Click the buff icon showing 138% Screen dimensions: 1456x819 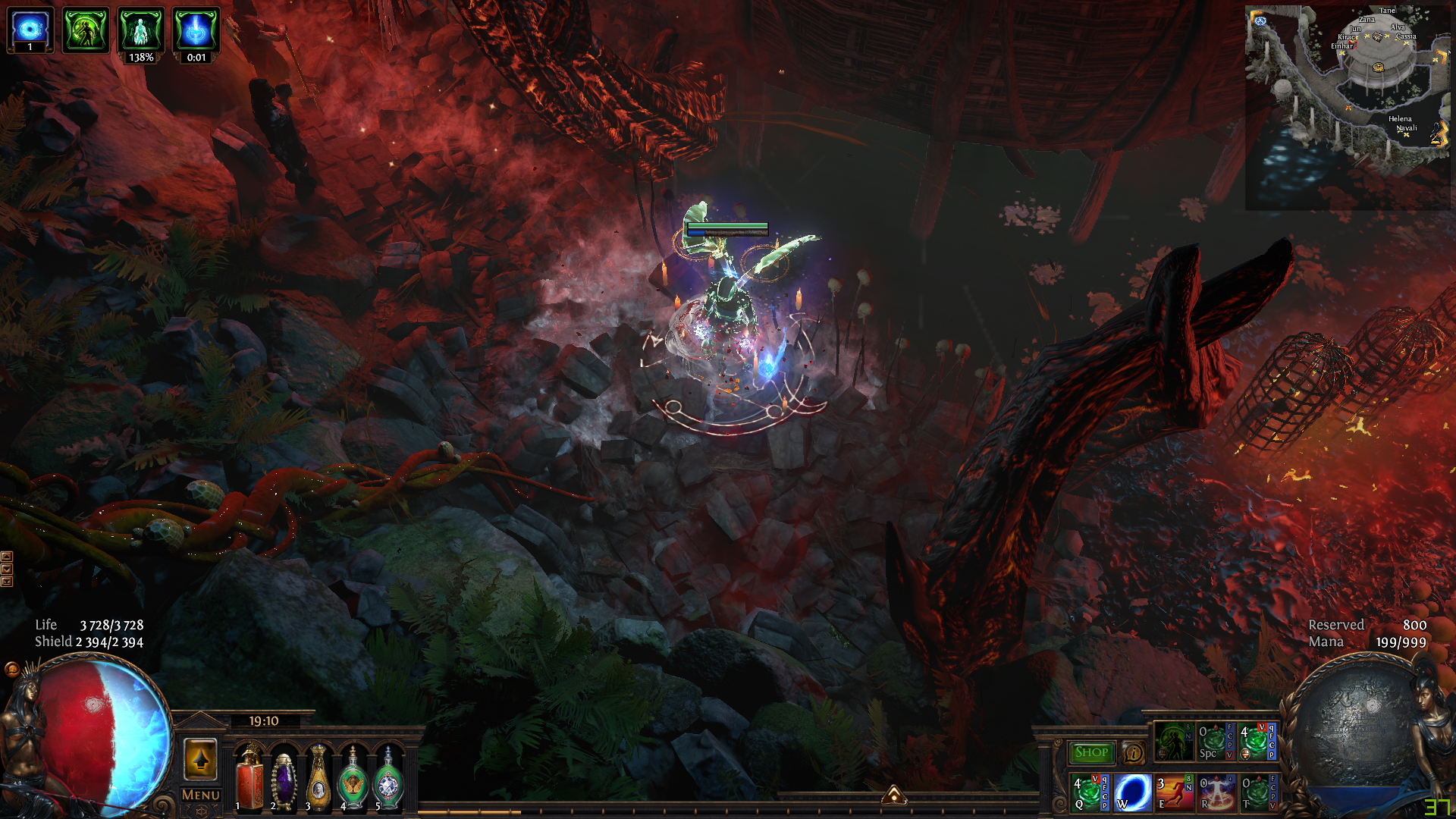pyautogui.click(x=141, y=30)
